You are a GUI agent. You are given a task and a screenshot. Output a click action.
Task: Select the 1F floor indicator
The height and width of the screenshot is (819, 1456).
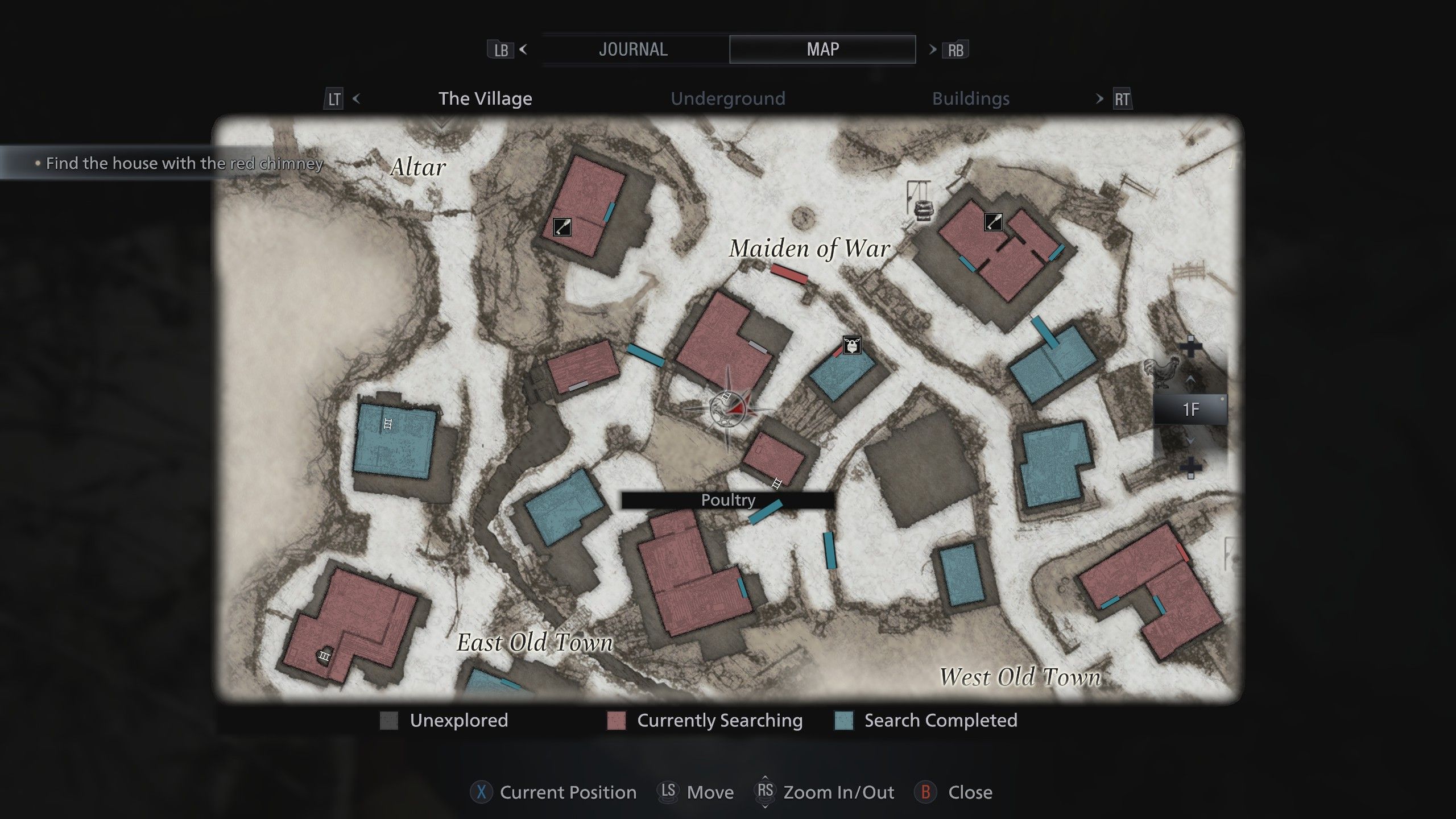coord(1190,409)
